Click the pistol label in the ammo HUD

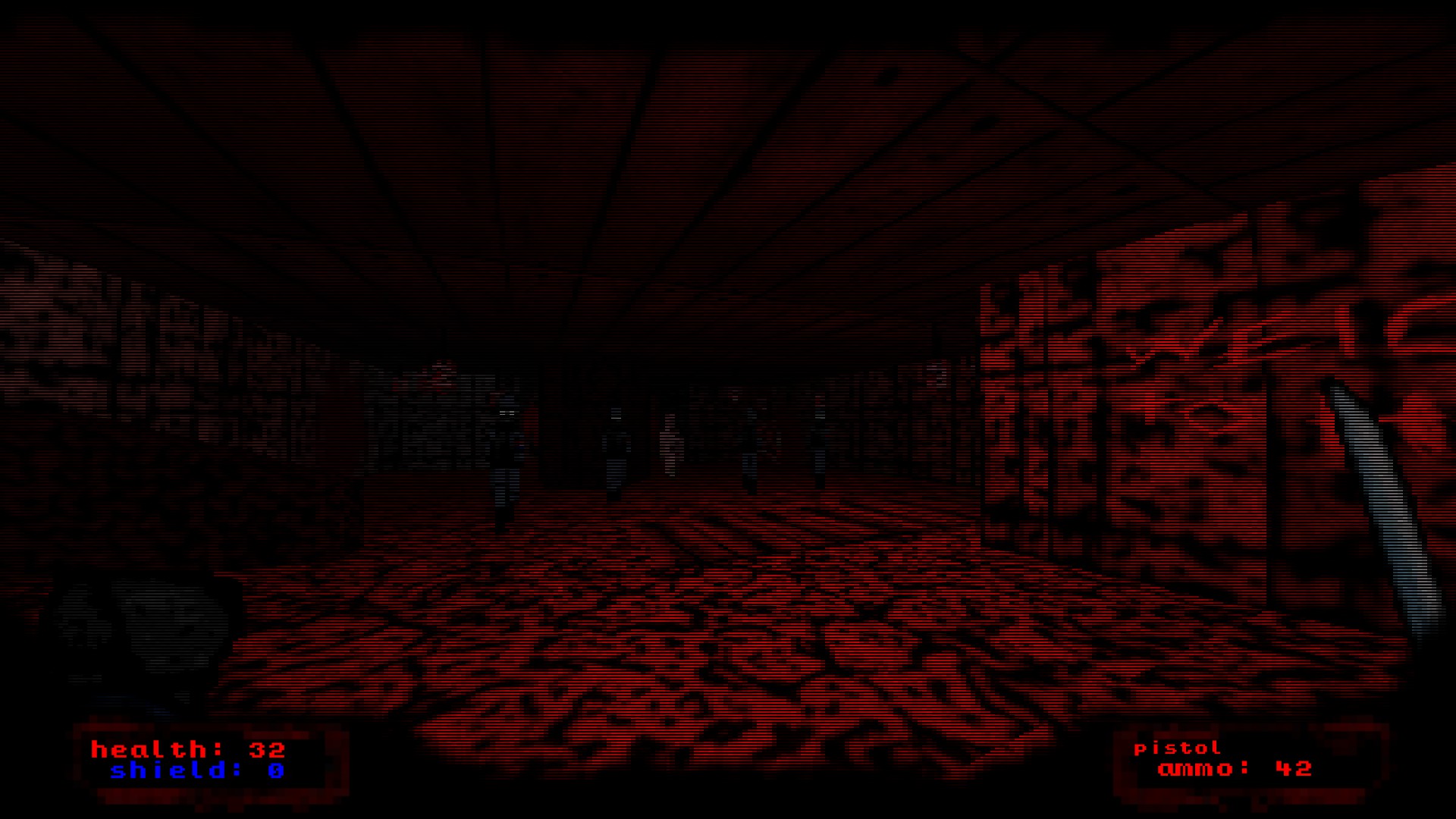1176,748
